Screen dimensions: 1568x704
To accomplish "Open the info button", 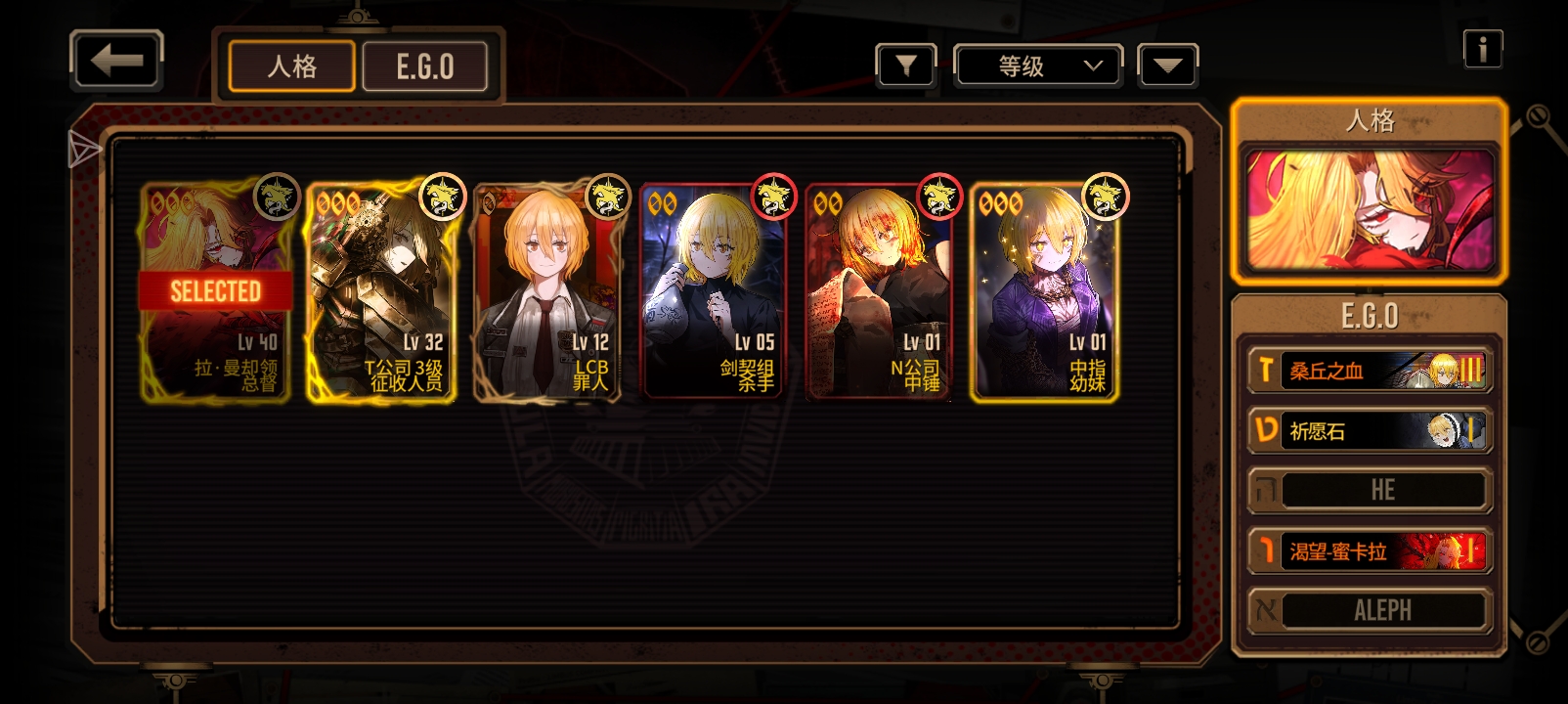I will pos(1482,49).
